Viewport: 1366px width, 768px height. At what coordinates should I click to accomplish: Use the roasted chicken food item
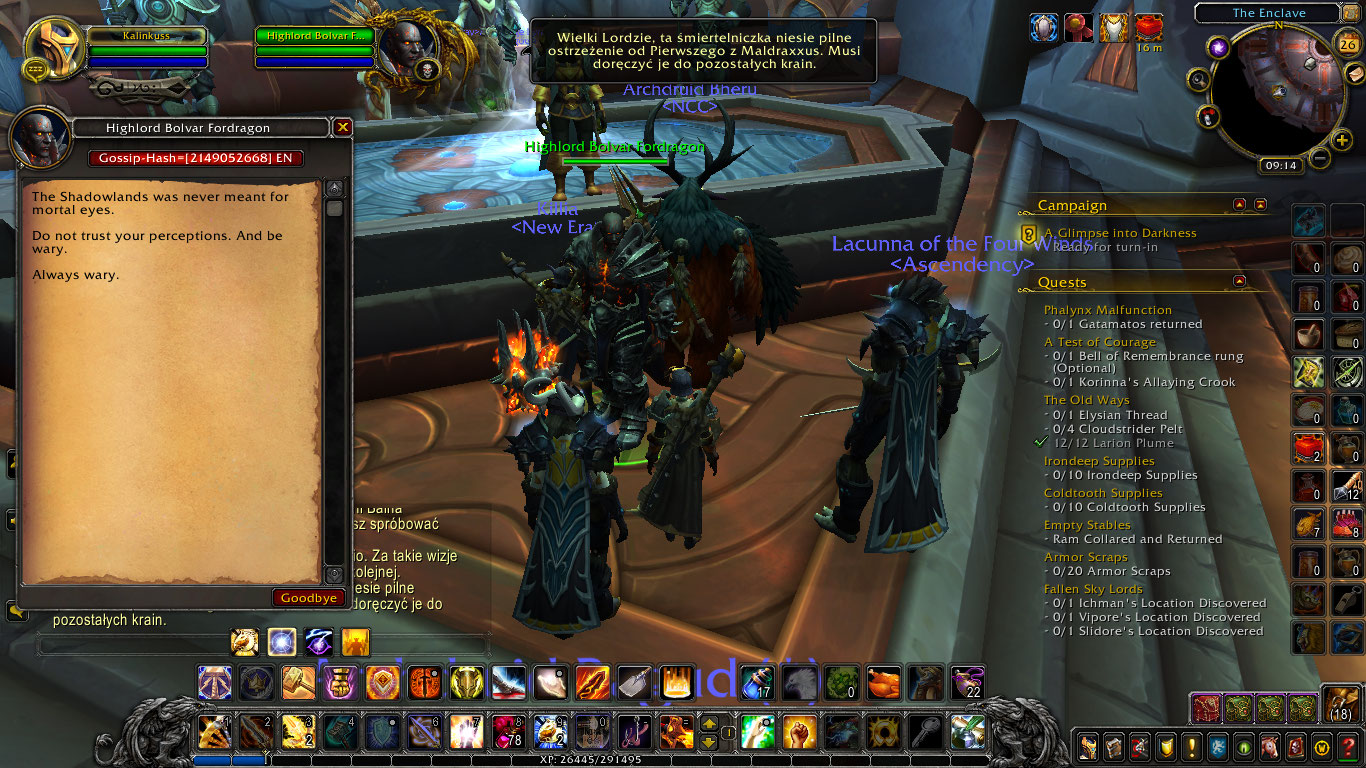pyautogui.click(x=884, y=684)
